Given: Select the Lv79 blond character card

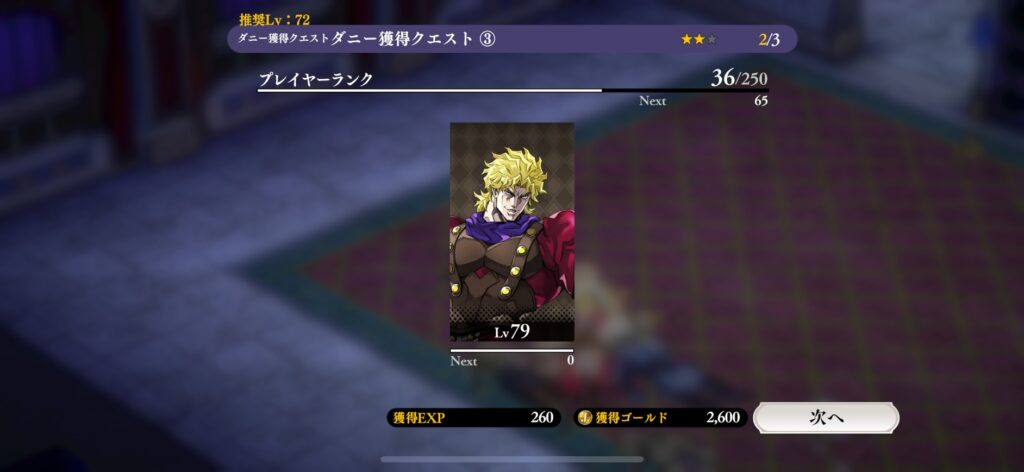Looking at the screenshot, I should click(x=512, y=232).
